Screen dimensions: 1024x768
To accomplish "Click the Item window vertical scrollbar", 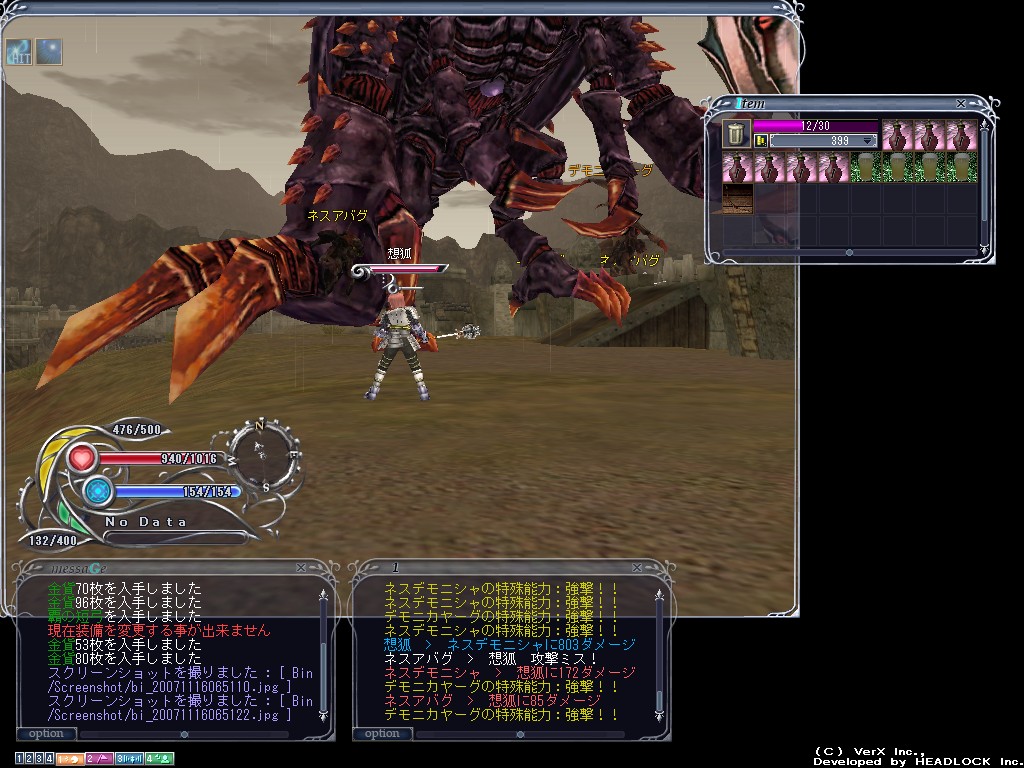I will point(984,180).
